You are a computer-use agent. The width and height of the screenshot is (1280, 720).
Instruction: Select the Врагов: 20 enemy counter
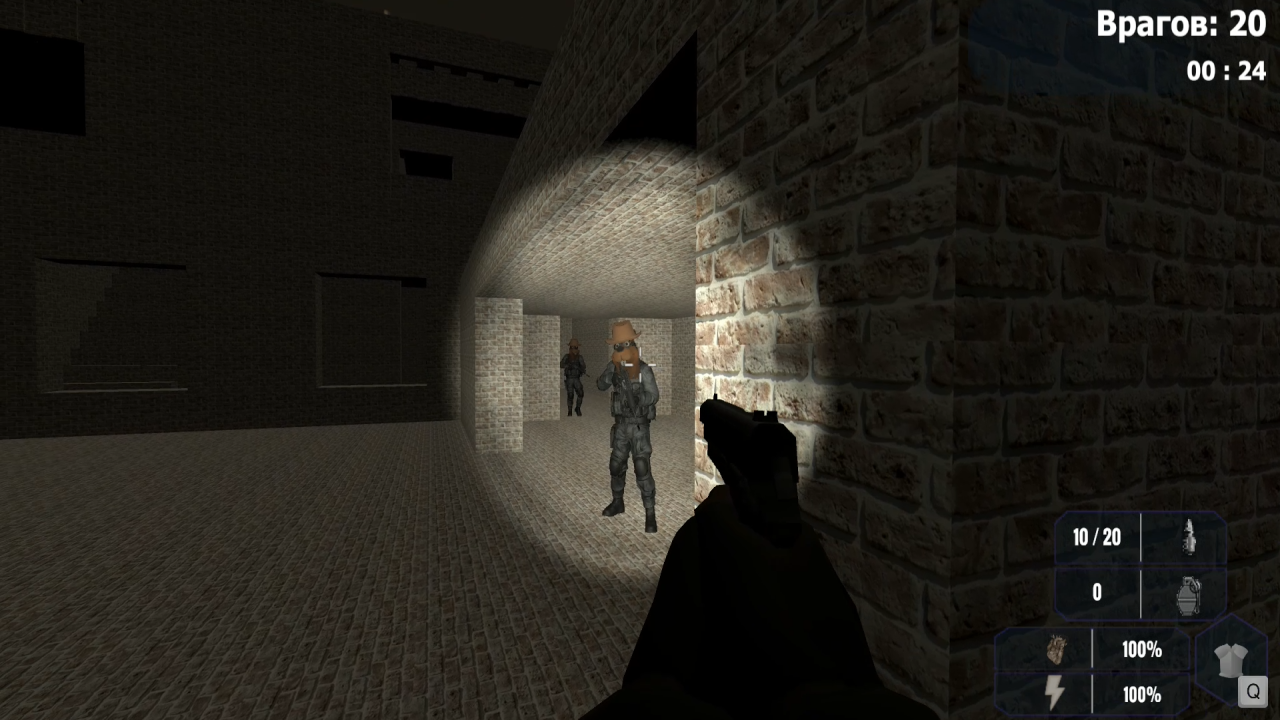(1184, 24)
